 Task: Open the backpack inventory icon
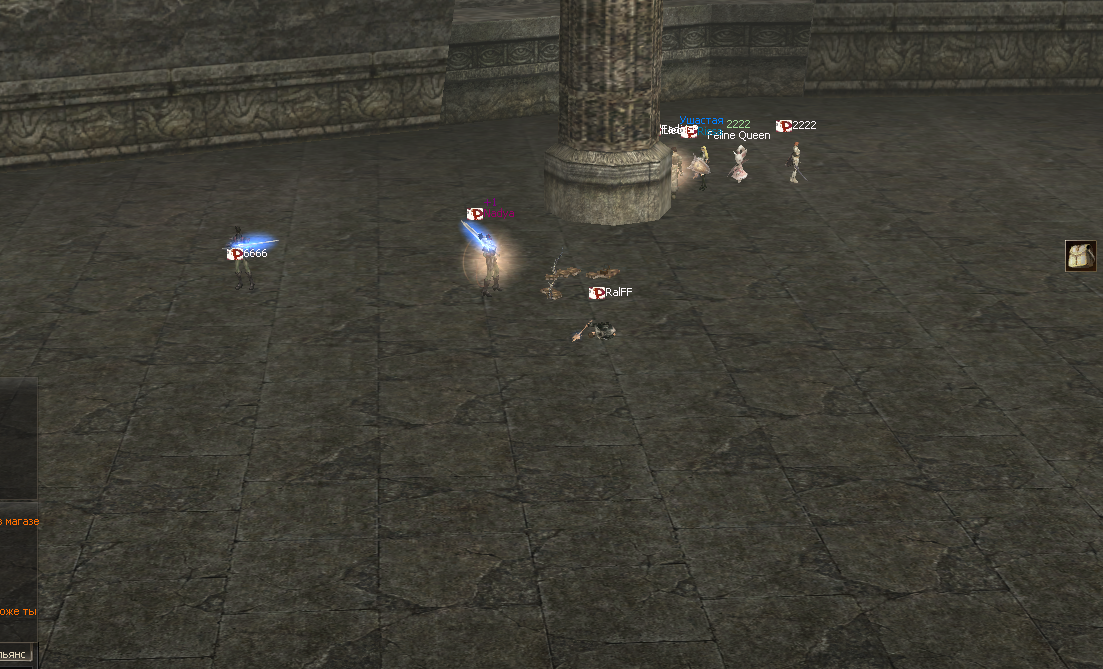[x=1080, y=256]
